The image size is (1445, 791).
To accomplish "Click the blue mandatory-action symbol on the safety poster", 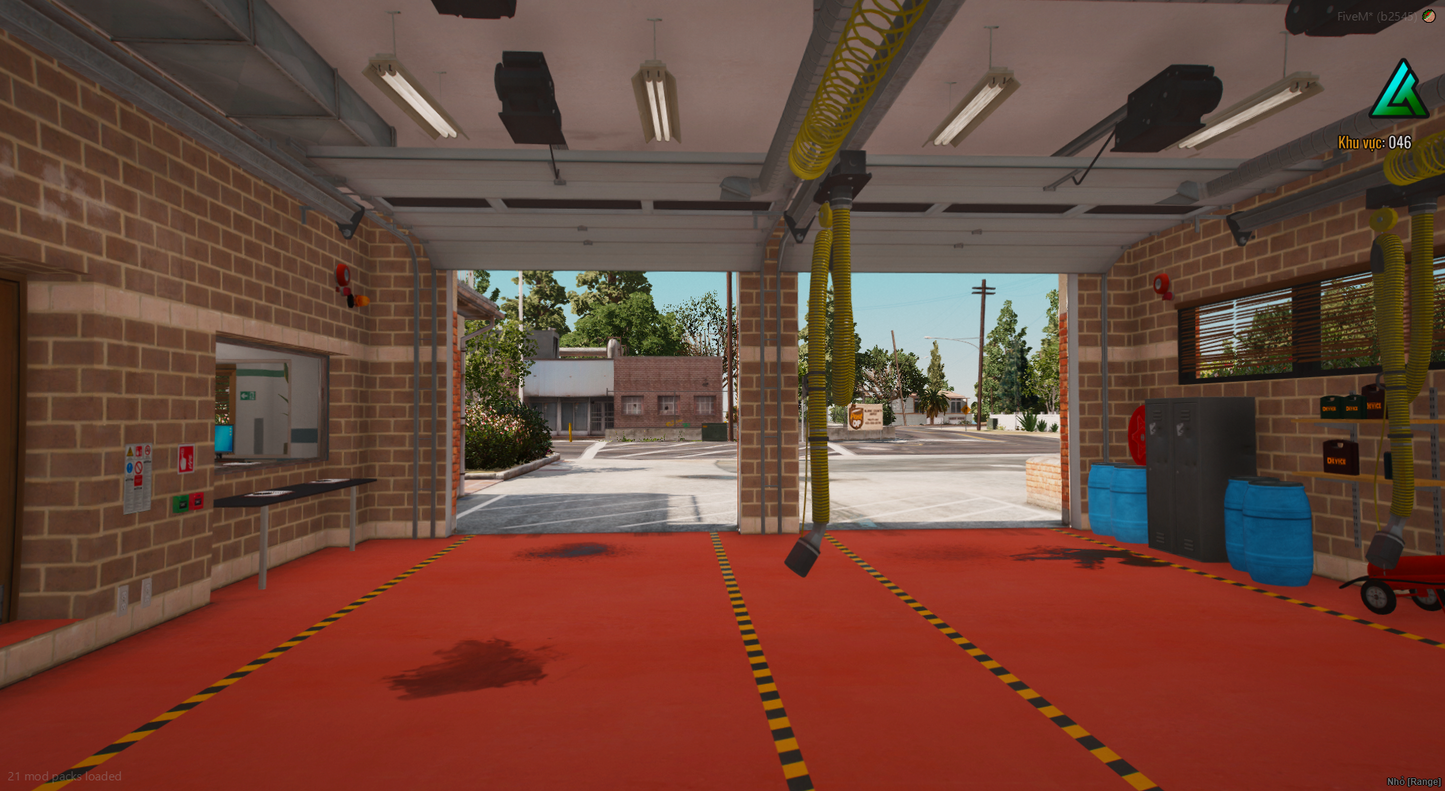I will [x=129, y=467].
